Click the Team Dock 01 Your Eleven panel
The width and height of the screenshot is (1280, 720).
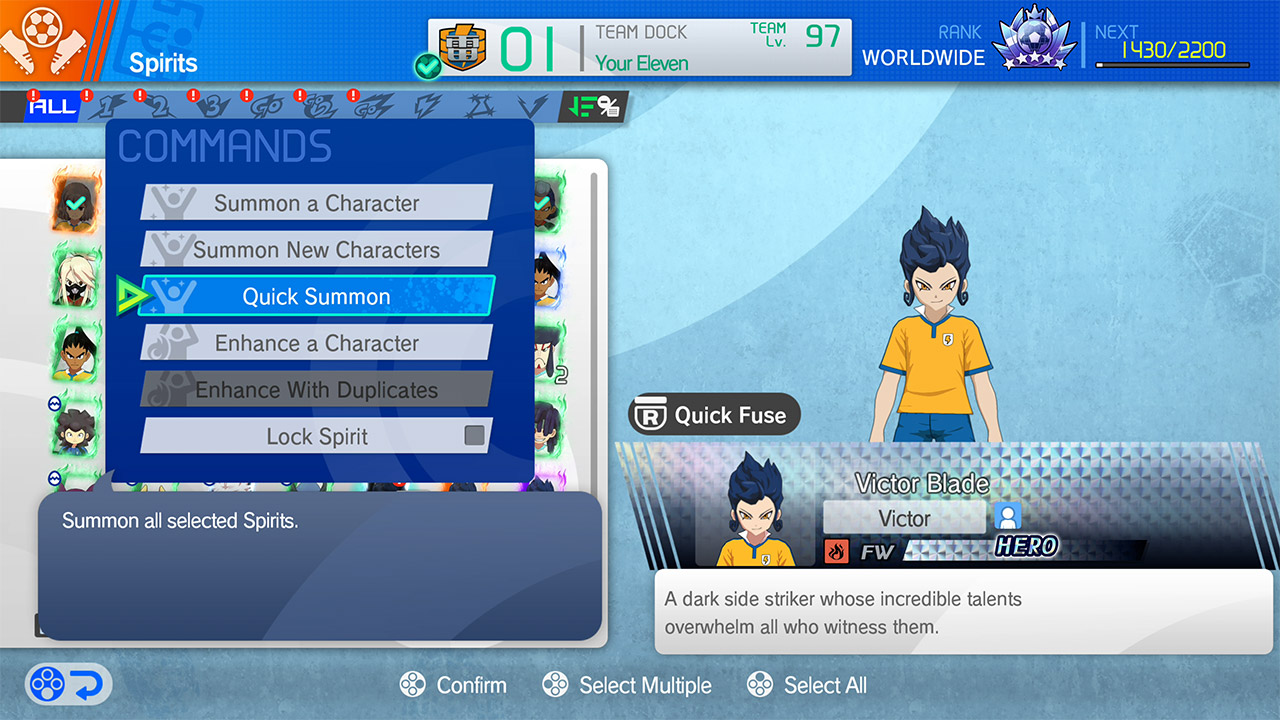640,47
